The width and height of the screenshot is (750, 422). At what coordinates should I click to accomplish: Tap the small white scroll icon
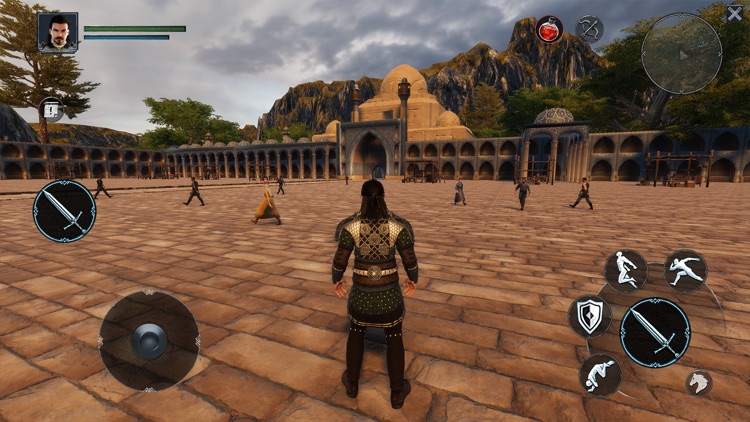coord(51,110)
